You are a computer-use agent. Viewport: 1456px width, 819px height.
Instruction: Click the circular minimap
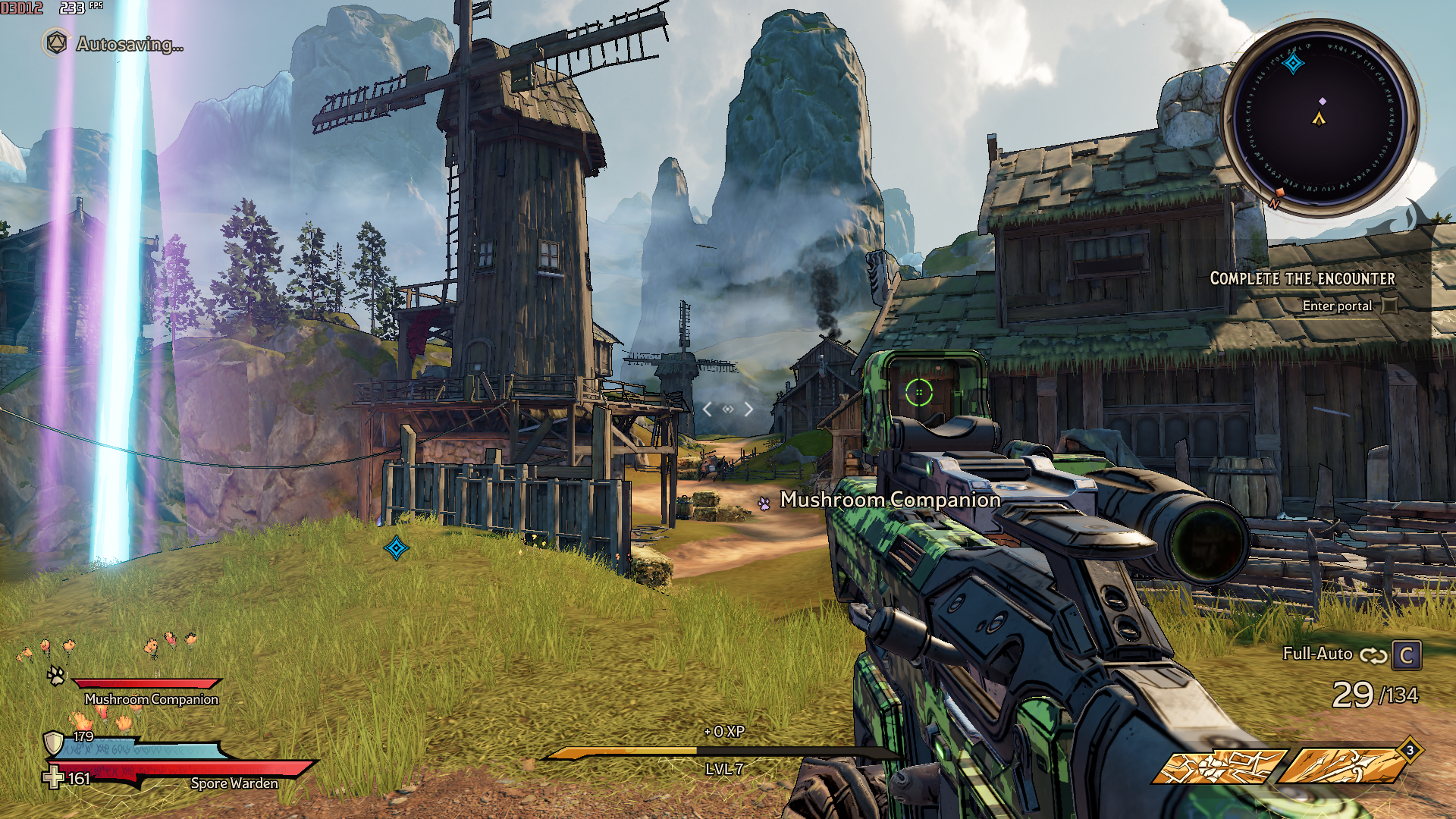click(x=1319, y=119)
